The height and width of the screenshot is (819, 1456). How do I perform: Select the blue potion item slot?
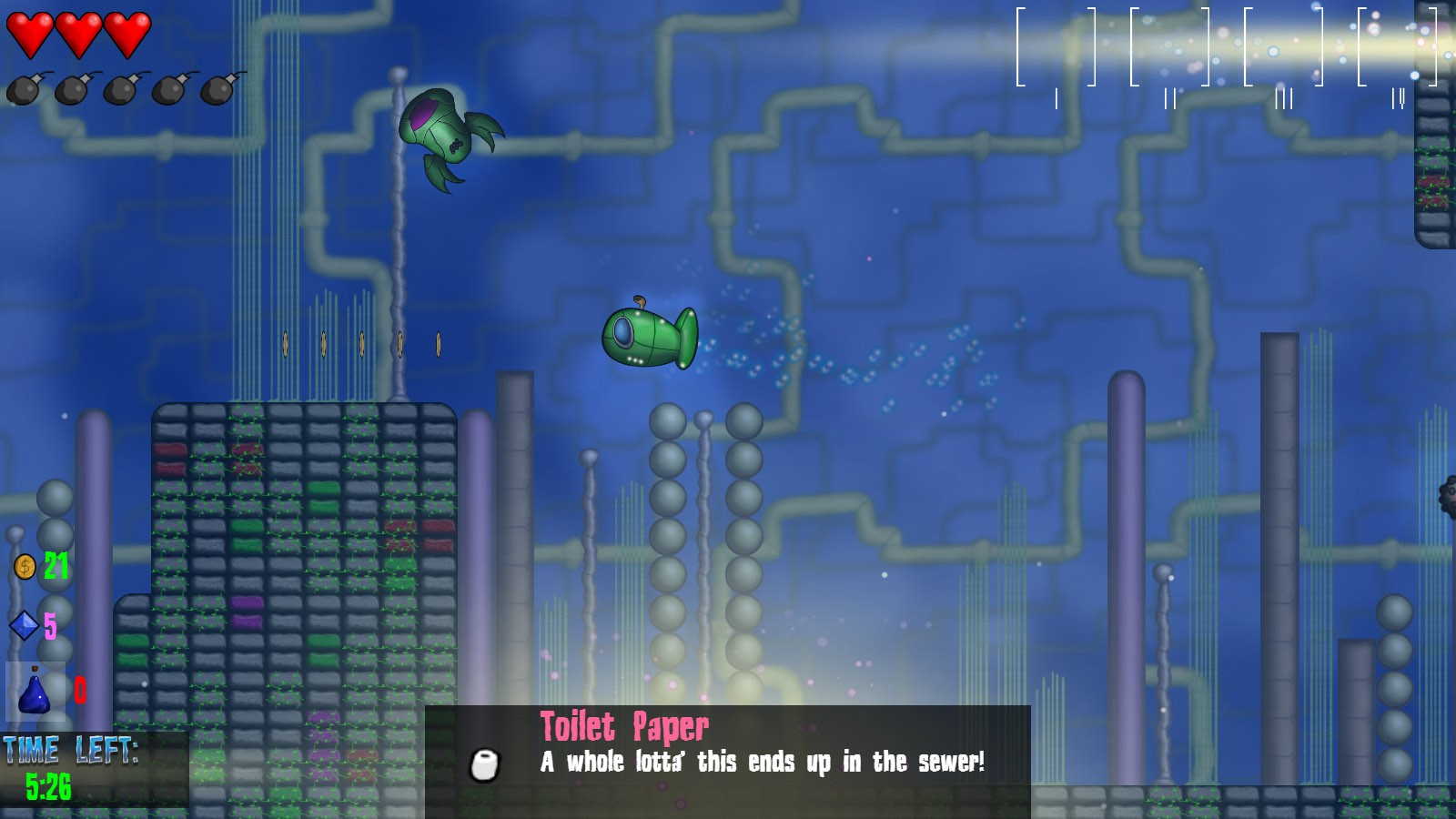coord(35,692)
